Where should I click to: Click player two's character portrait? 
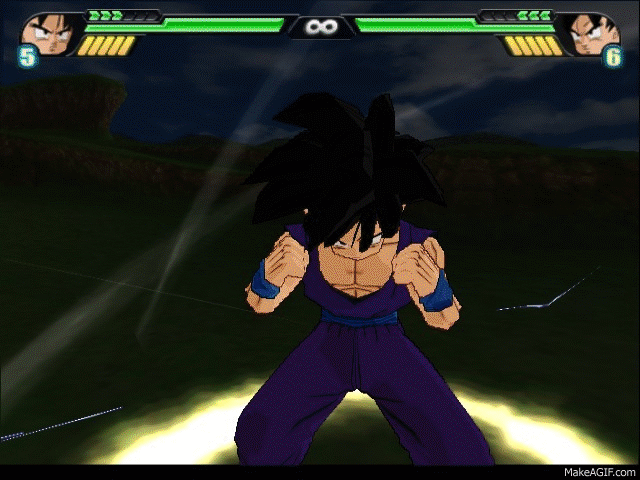(x=590, y=33)
